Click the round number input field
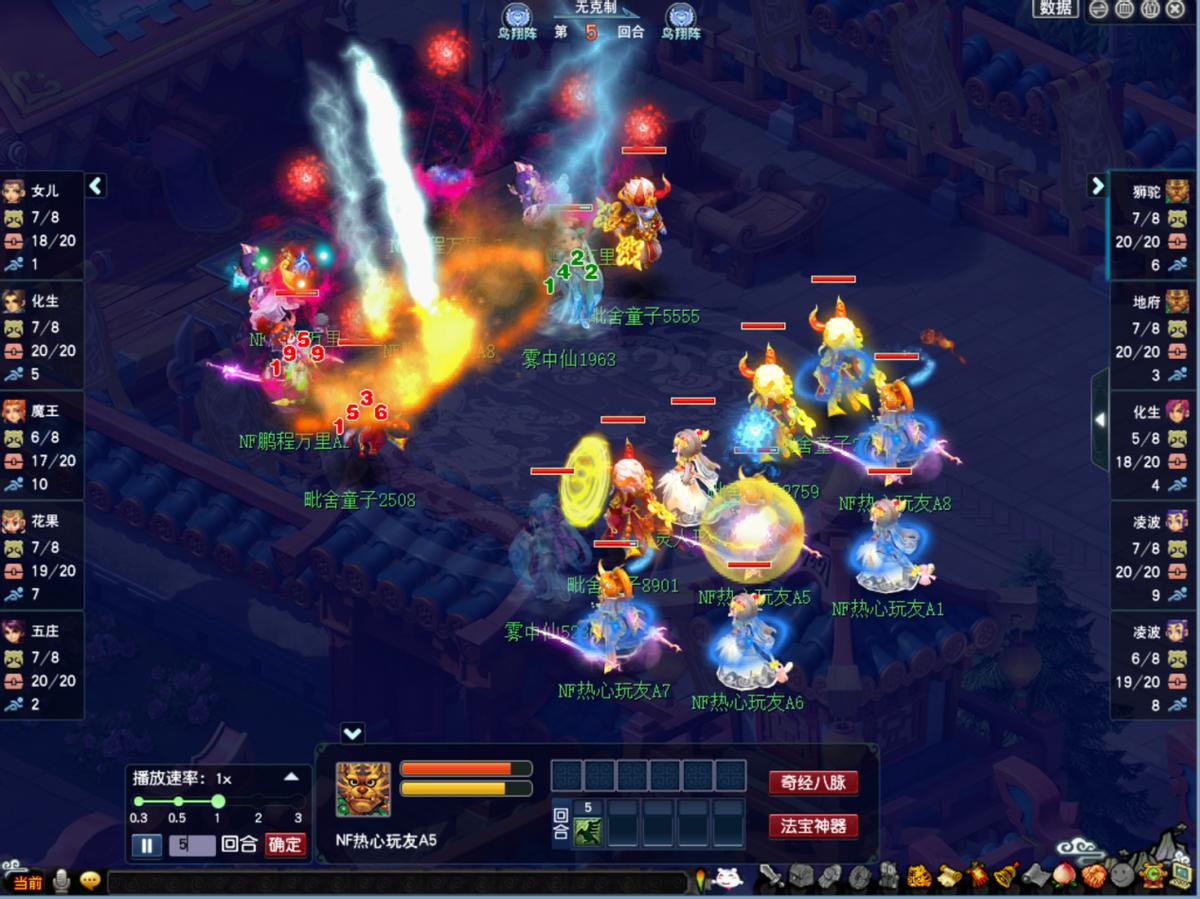 (x=192, y=845)
